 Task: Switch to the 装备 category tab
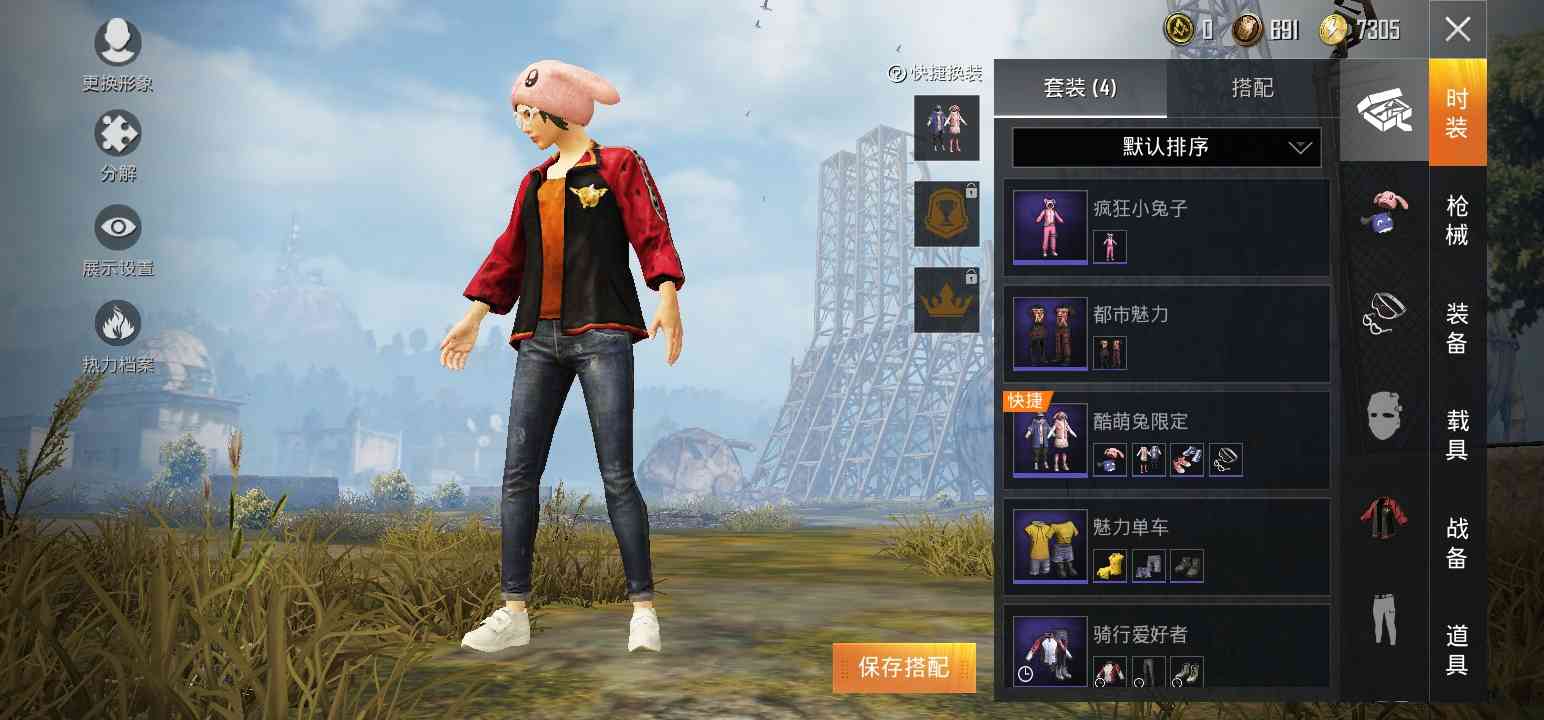pos(1457,328)
